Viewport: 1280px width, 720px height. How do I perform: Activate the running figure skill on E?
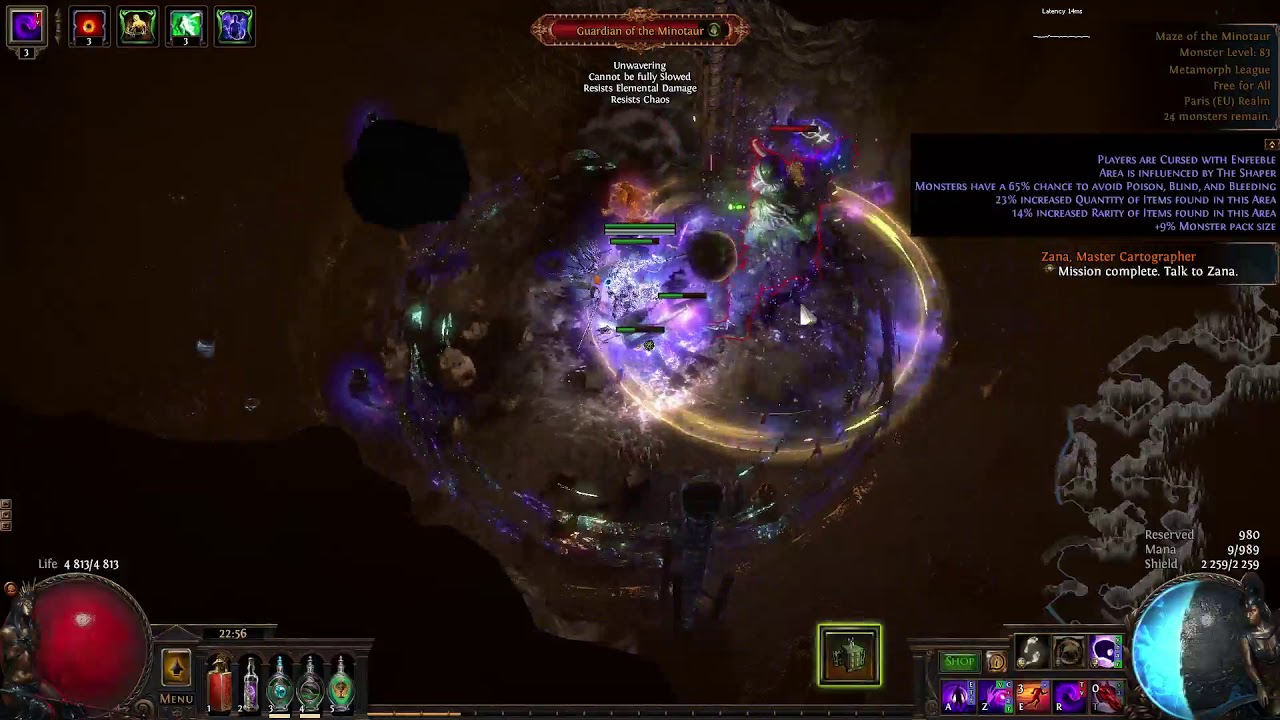pos(1032,697)
